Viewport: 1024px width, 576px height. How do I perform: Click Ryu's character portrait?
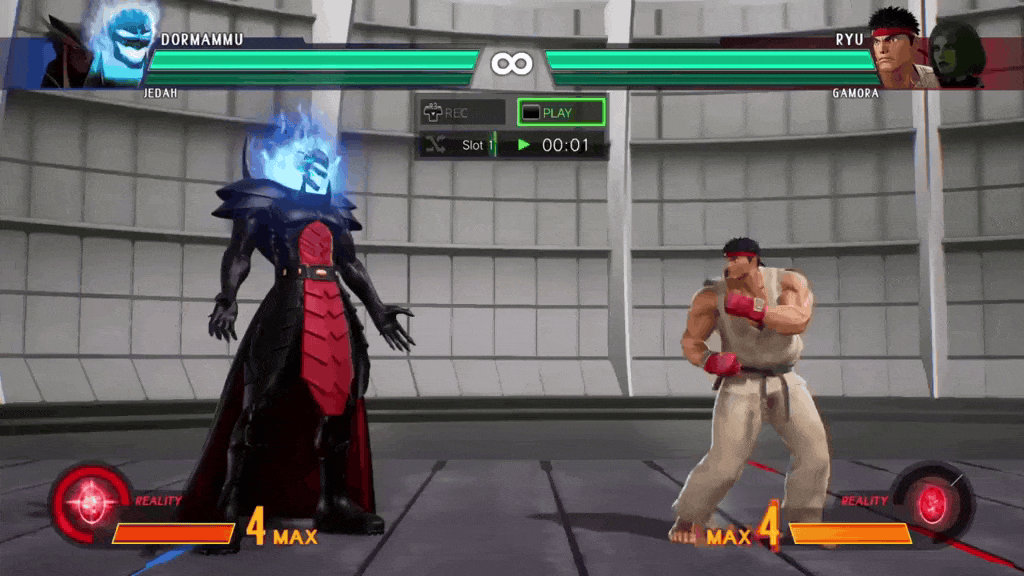[896, 45]
